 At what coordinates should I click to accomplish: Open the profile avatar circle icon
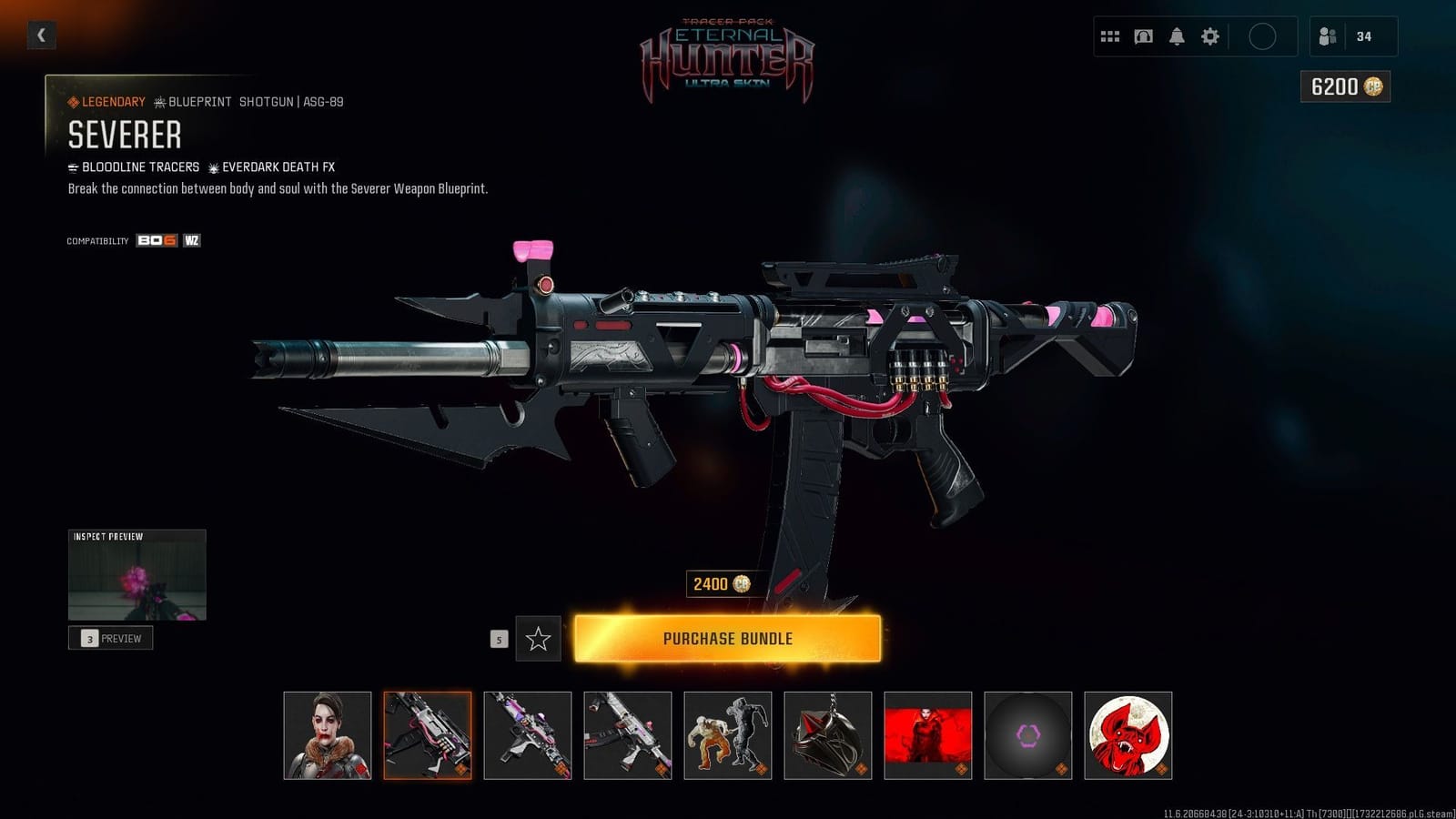(x=1264, y=35)
